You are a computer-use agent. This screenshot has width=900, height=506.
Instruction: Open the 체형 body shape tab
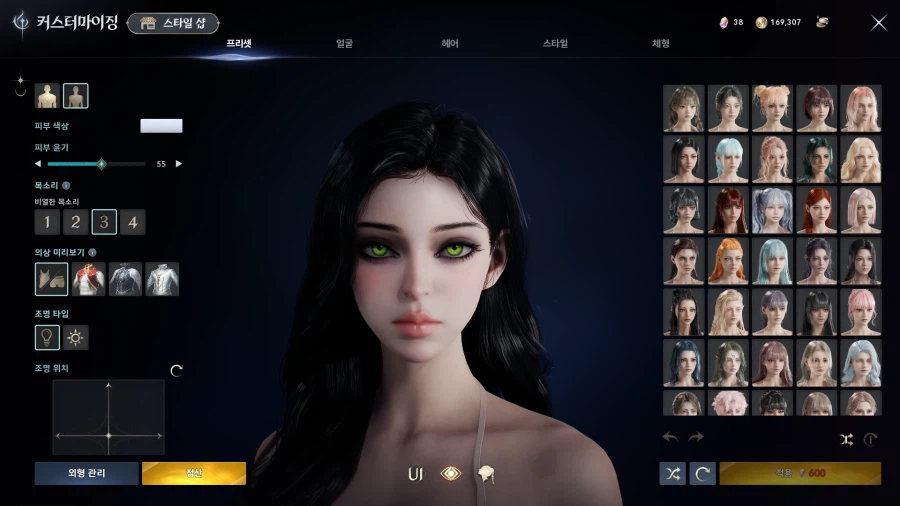coord(661,44)
